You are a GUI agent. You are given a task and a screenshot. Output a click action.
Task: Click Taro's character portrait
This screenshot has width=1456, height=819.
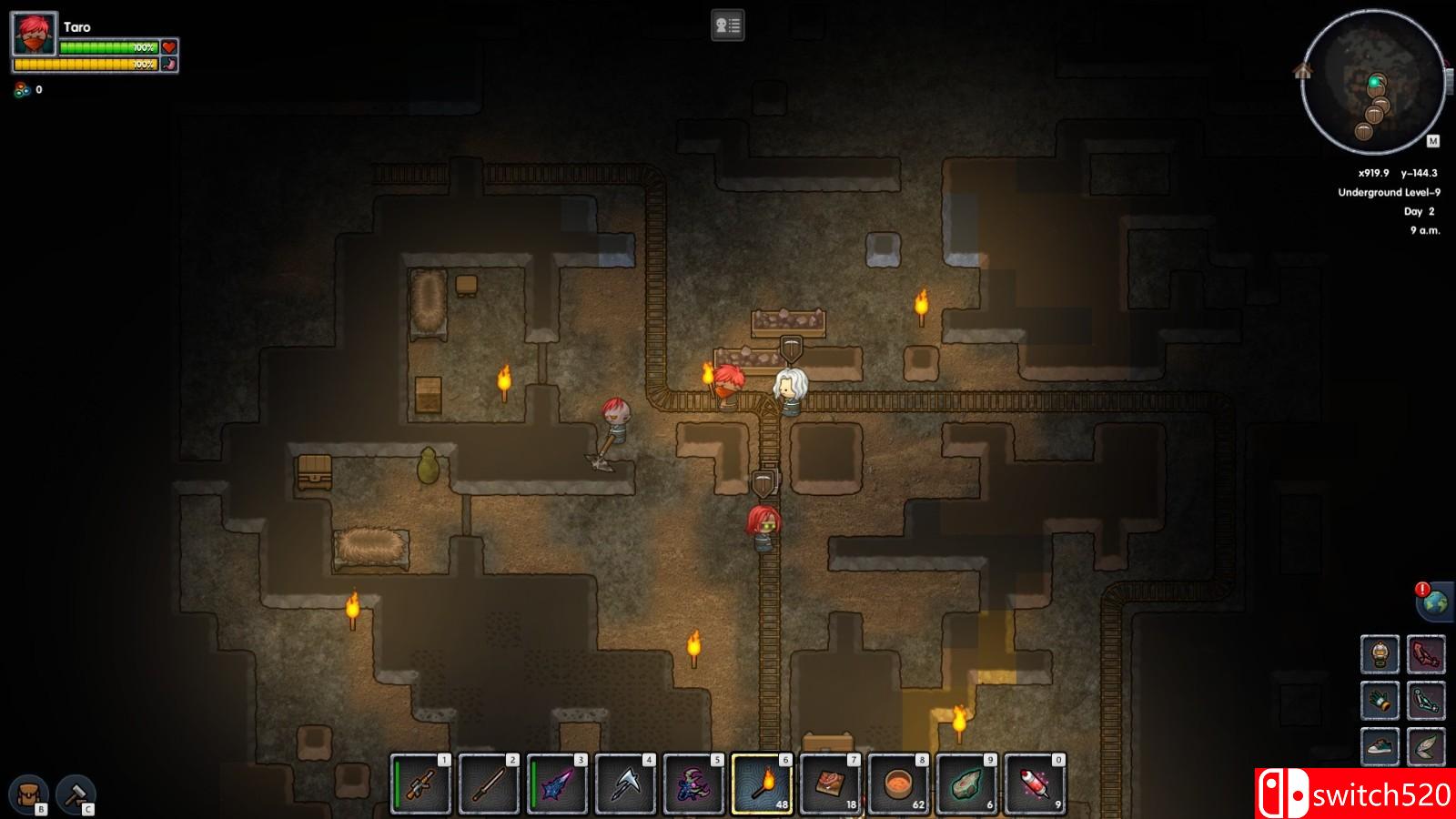[x=35, y=36]
